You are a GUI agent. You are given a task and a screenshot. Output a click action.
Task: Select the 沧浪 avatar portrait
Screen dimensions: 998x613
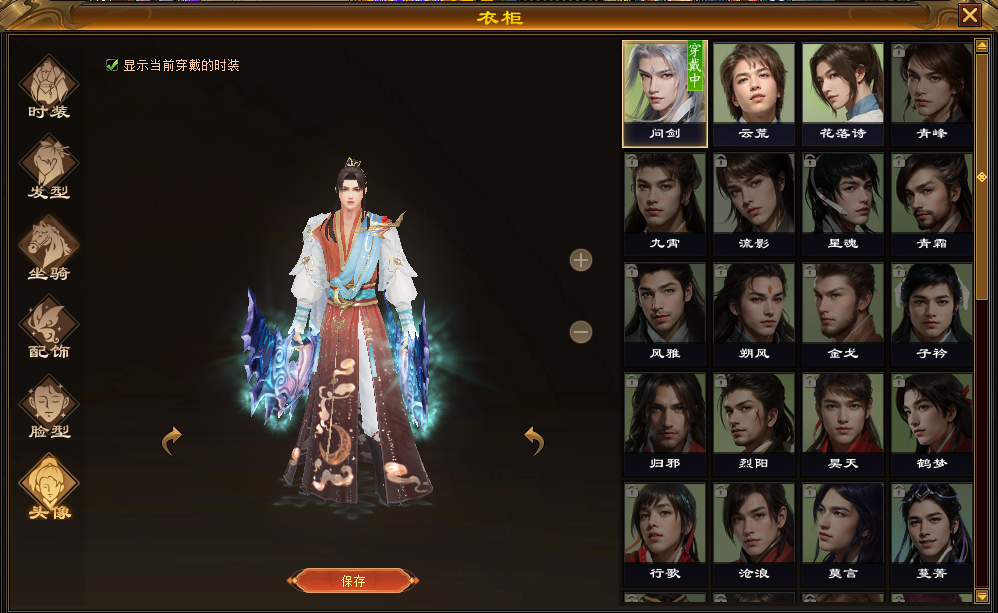pos(754,530)
